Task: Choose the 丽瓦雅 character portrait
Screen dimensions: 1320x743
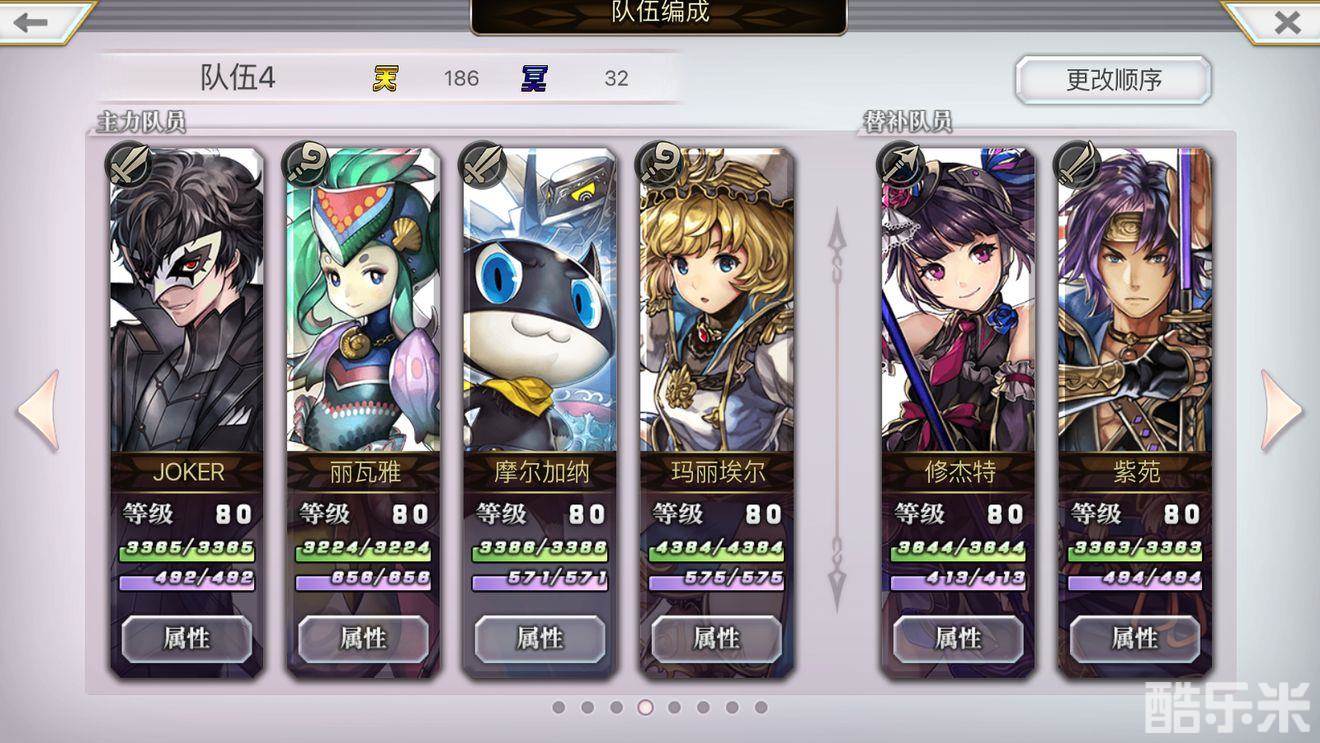Action: [x=363, y=300]
